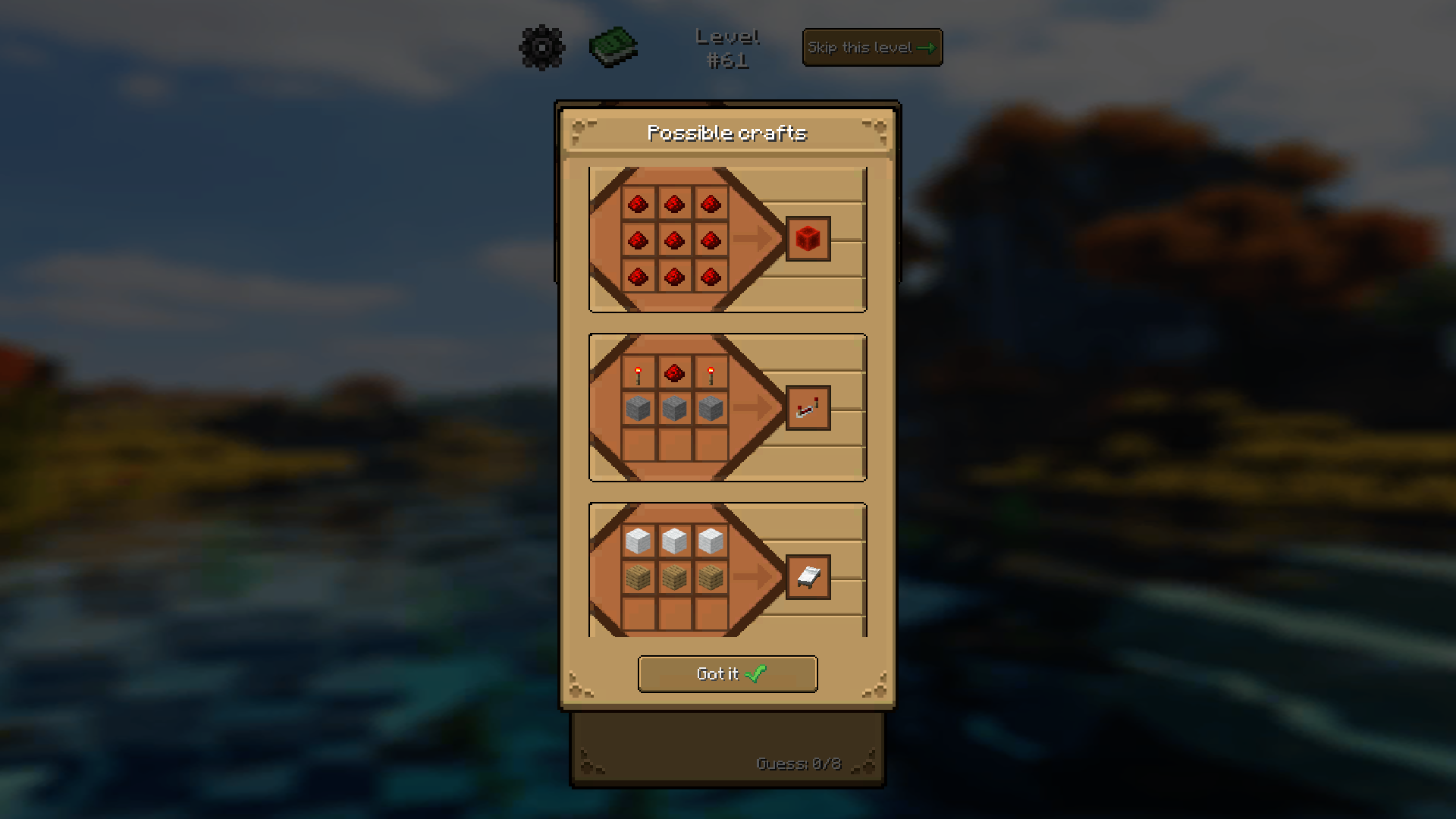Click Skip this level
The width and height of the screenshot is (1456, 819).
pos(871,47)
